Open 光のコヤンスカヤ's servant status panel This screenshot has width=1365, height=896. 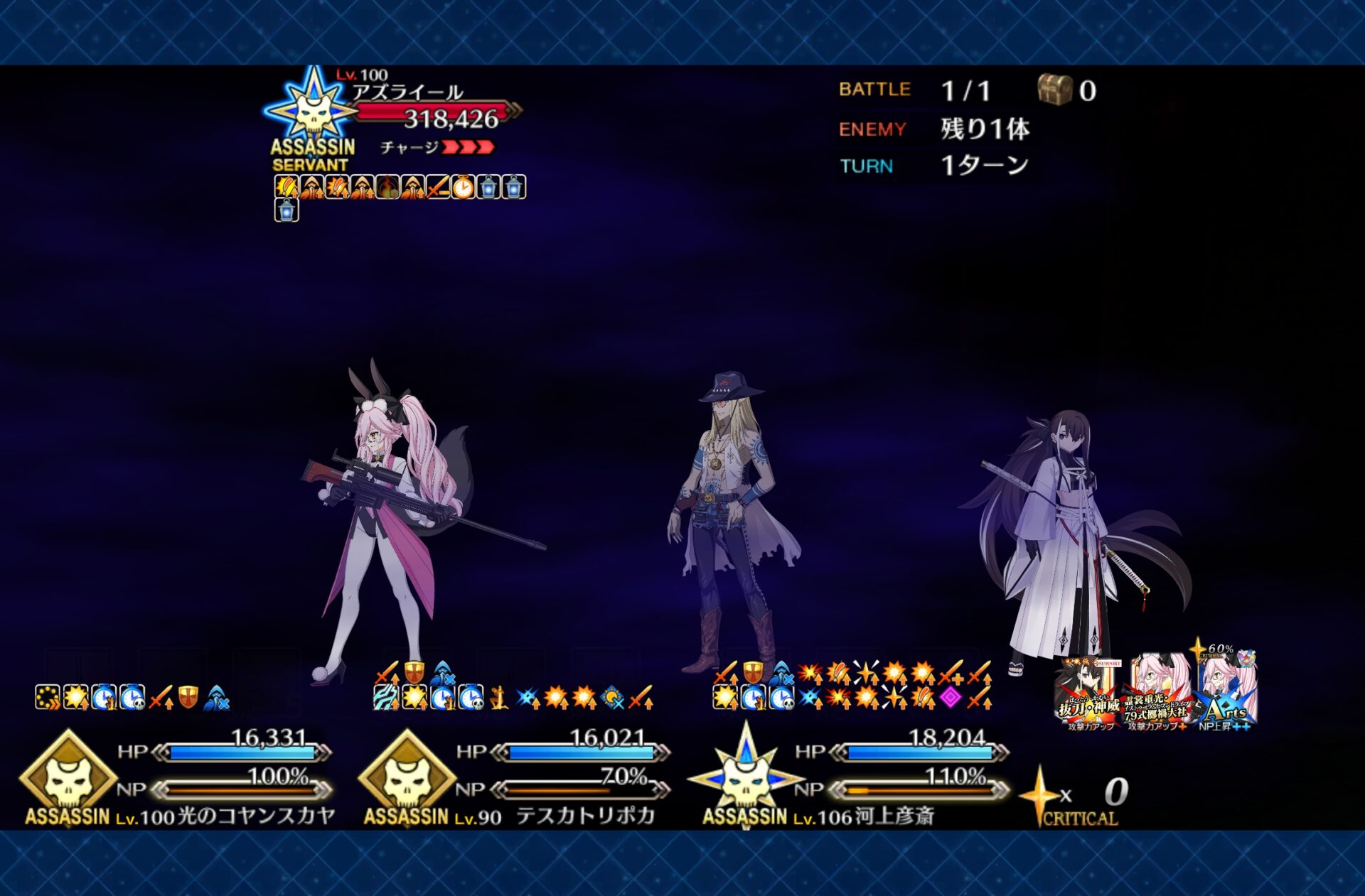point(178,778)
